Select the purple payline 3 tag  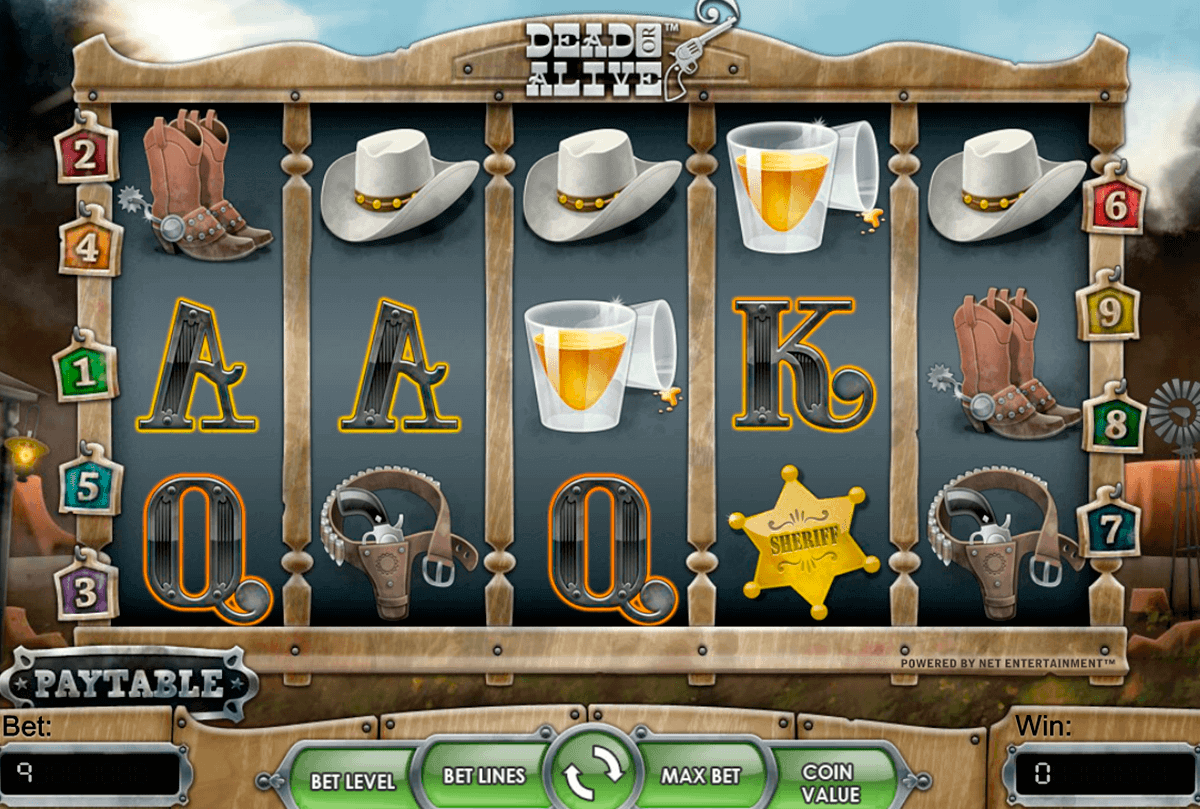(x=86, y=591)
